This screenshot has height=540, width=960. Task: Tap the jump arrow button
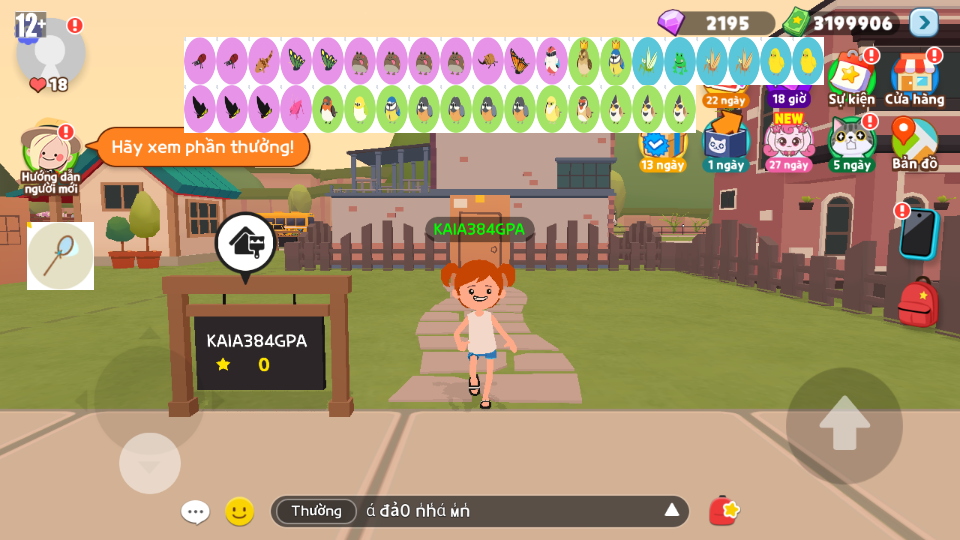(x=844, y=425)
